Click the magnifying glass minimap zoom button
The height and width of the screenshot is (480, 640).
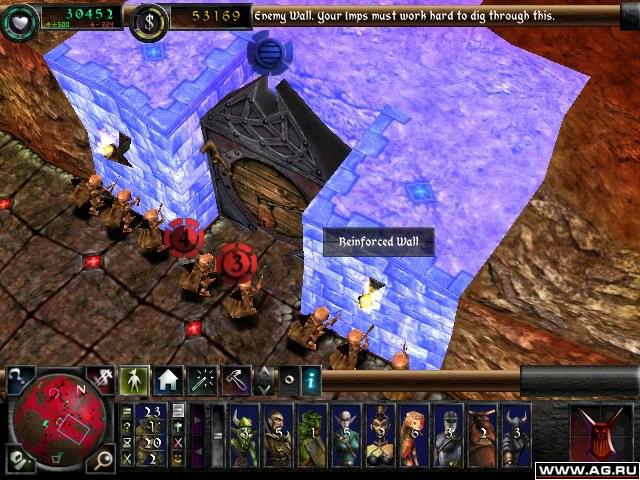(x=103, y=460)
